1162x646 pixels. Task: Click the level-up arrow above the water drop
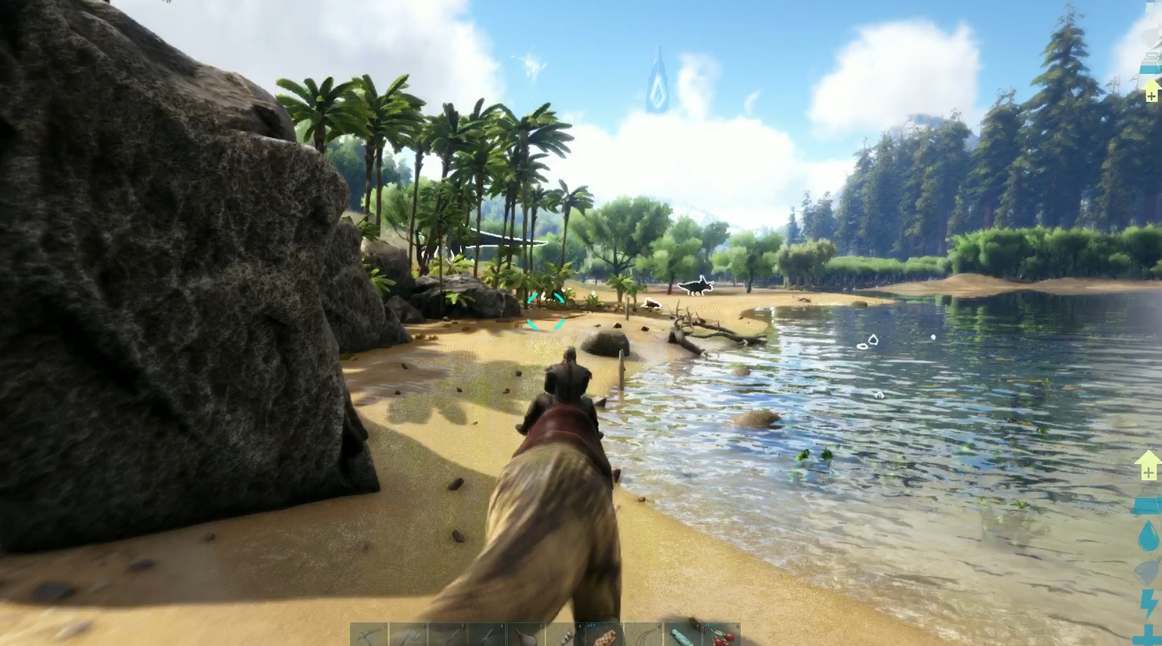pyautogui.click(x=1148, y=466)
